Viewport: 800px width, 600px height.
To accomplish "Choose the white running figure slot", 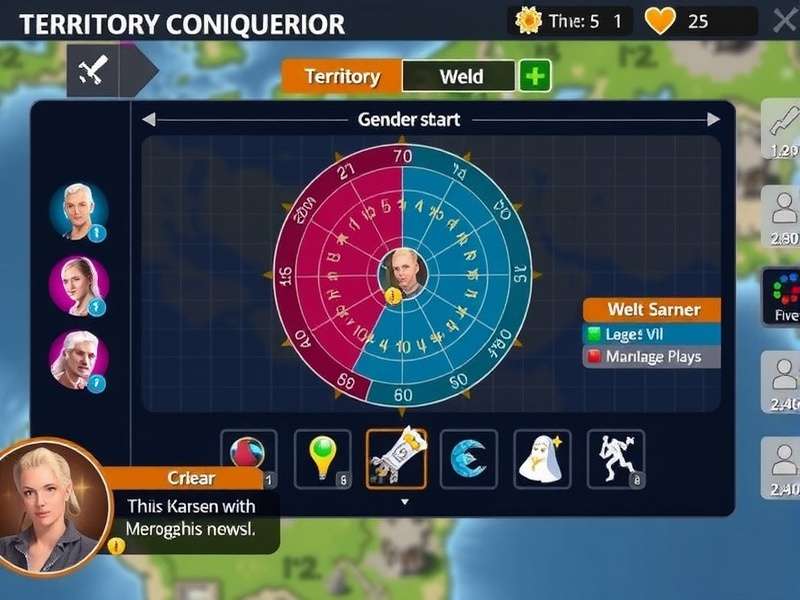I will point(615,459).
